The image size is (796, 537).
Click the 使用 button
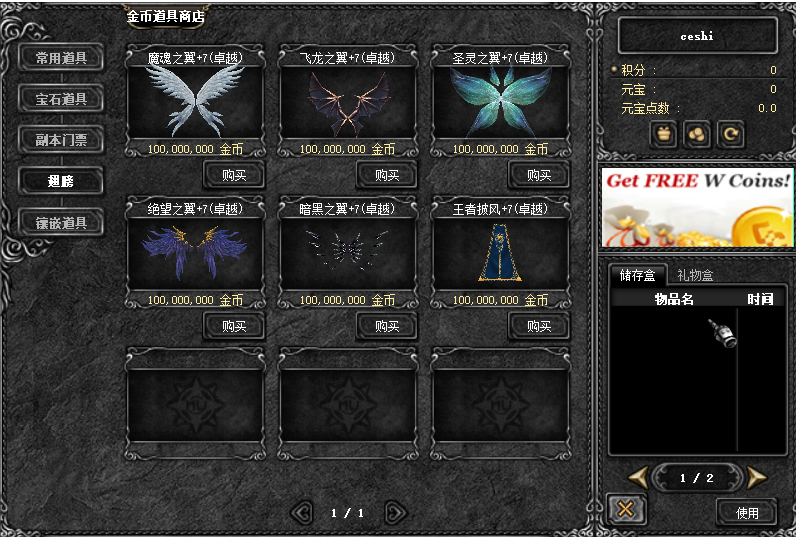point(747,513)
